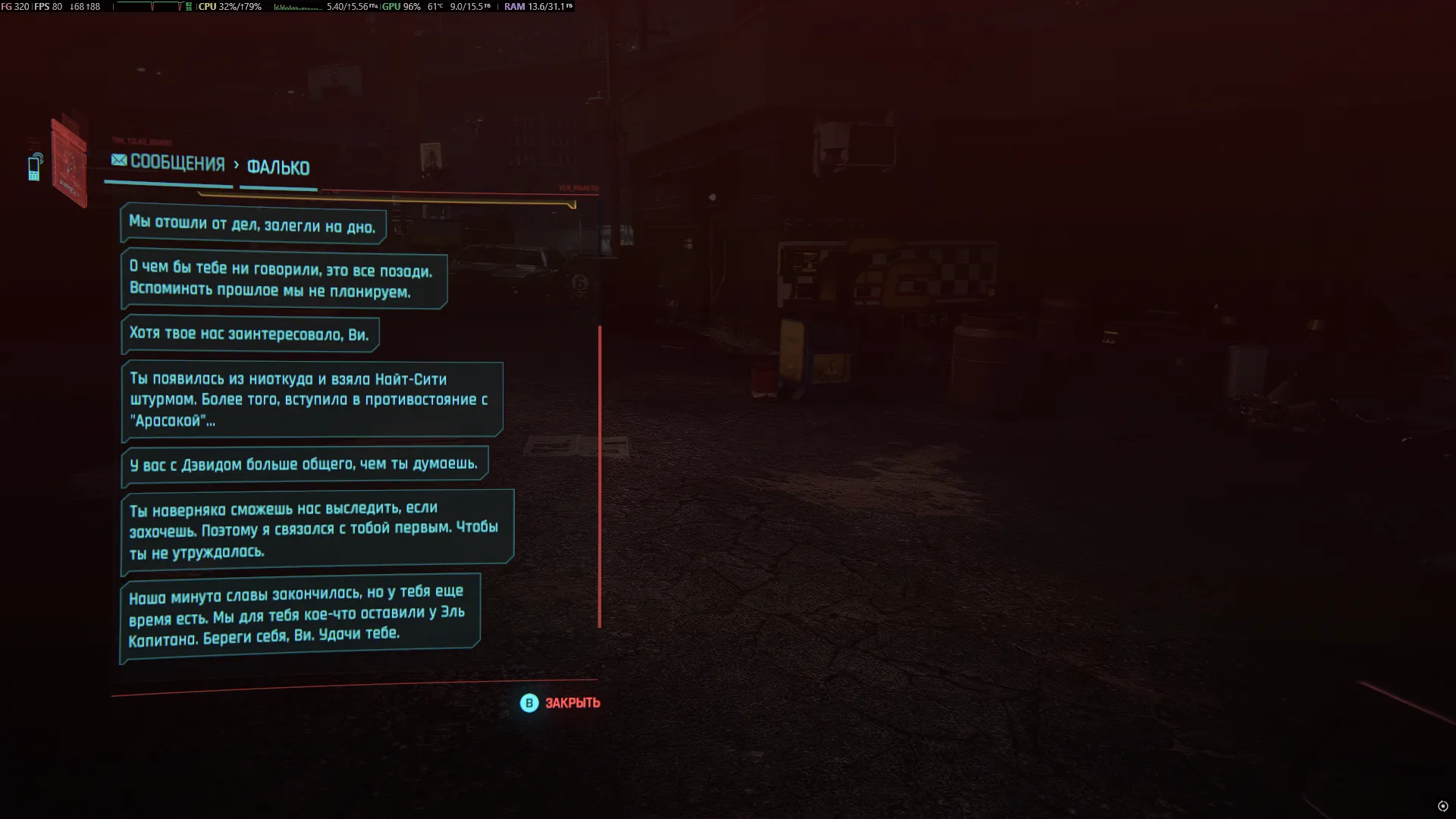The height and width of the screenshot is (819, 1456).
Task: Select the message about Найт-Сити and Арасака
Action: (x=311, y=400)
